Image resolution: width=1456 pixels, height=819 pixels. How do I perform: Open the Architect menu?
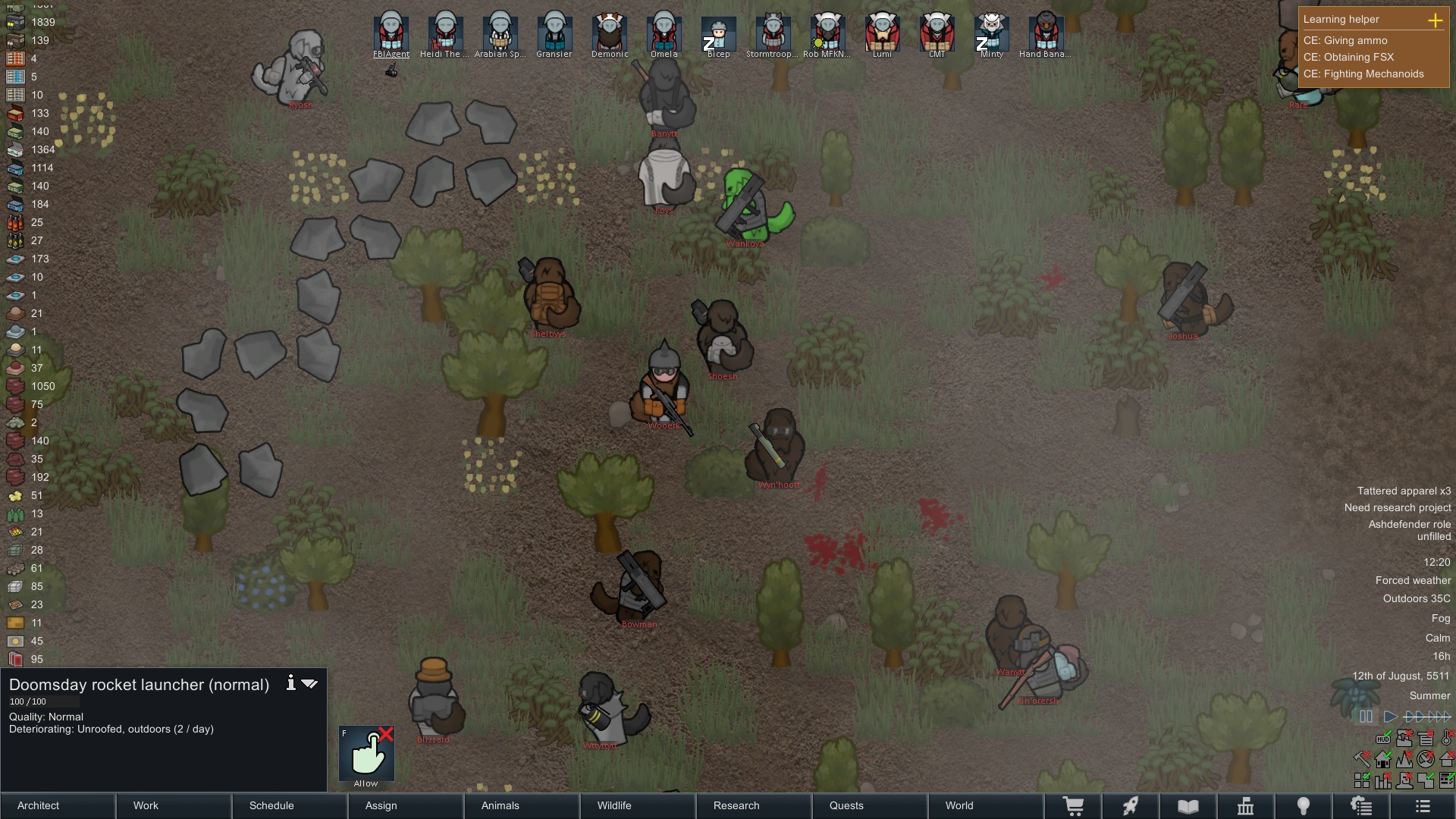click(38, 806)
